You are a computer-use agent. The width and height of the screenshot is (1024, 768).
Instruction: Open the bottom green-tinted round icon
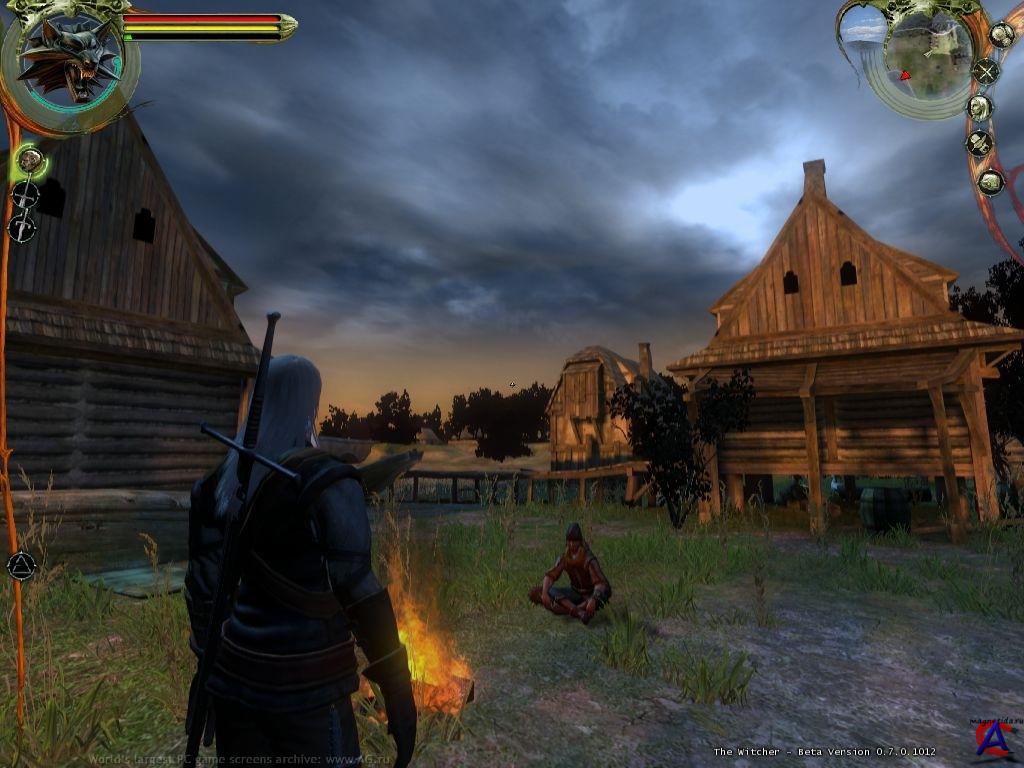pos(990,182)
